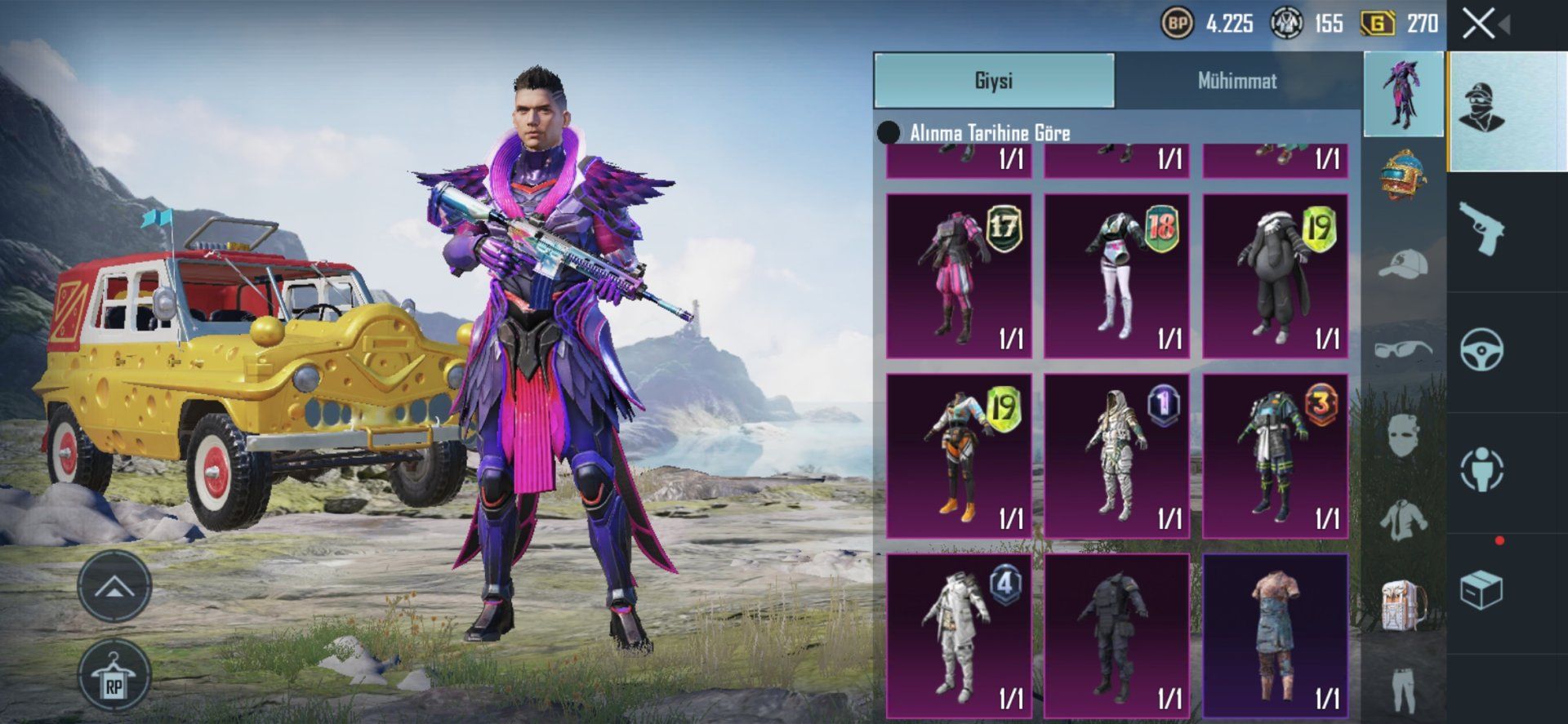
Task: Show the pistol weapon skins section
Action: pyautogui.click(x=1481, y=229)
